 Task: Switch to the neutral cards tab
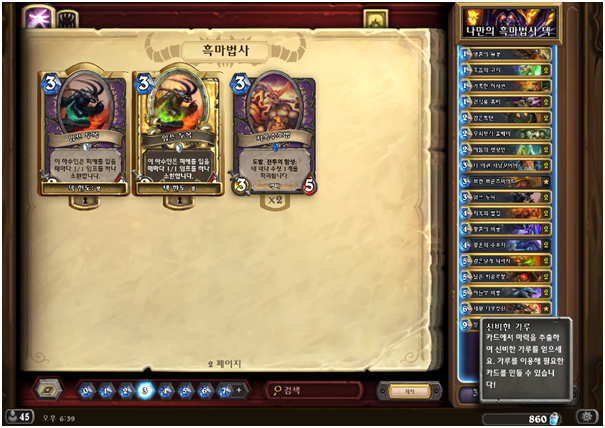coord(69,19)
